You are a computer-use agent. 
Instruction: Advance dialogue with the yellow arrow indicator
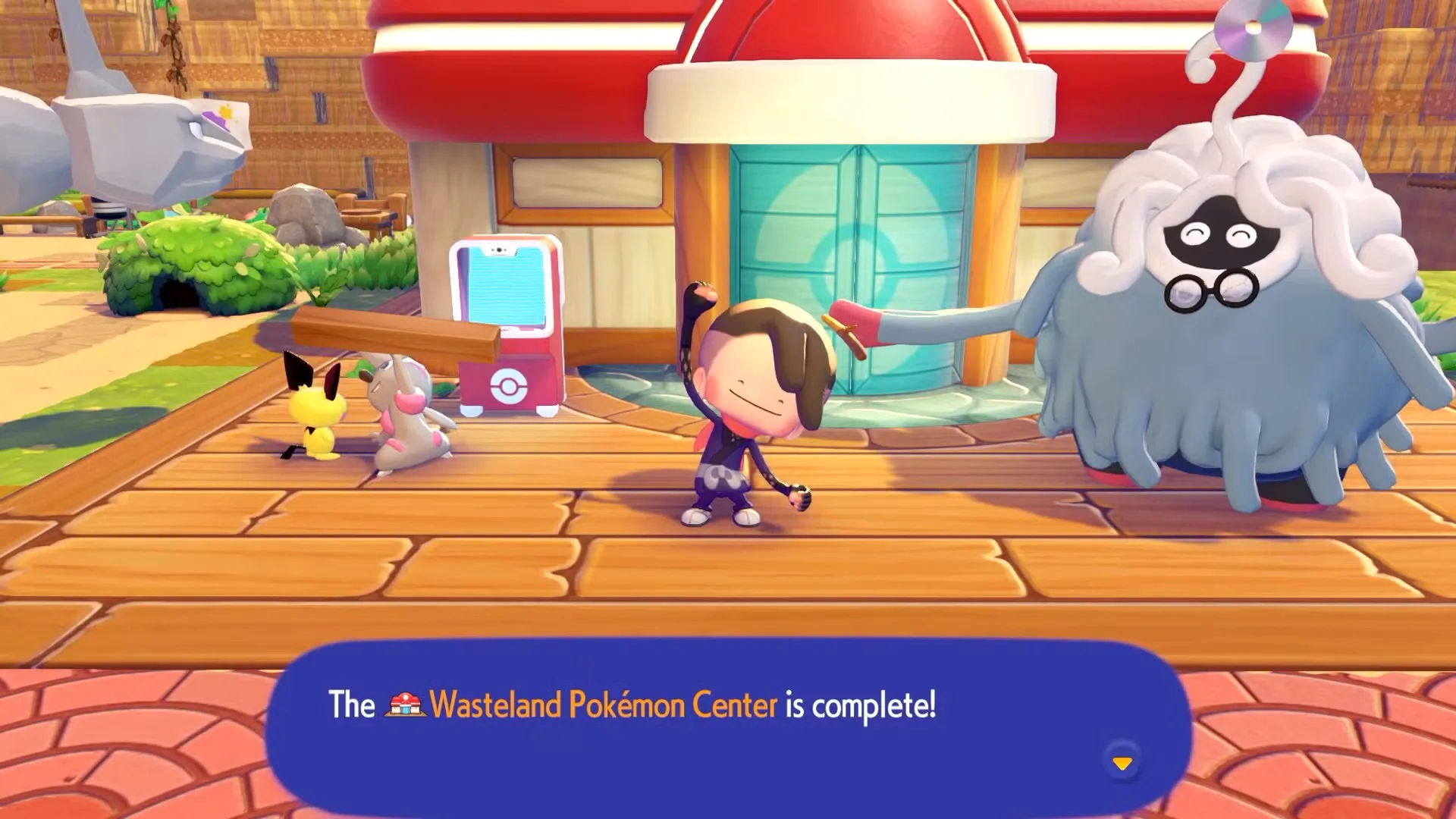point(1122,762)
